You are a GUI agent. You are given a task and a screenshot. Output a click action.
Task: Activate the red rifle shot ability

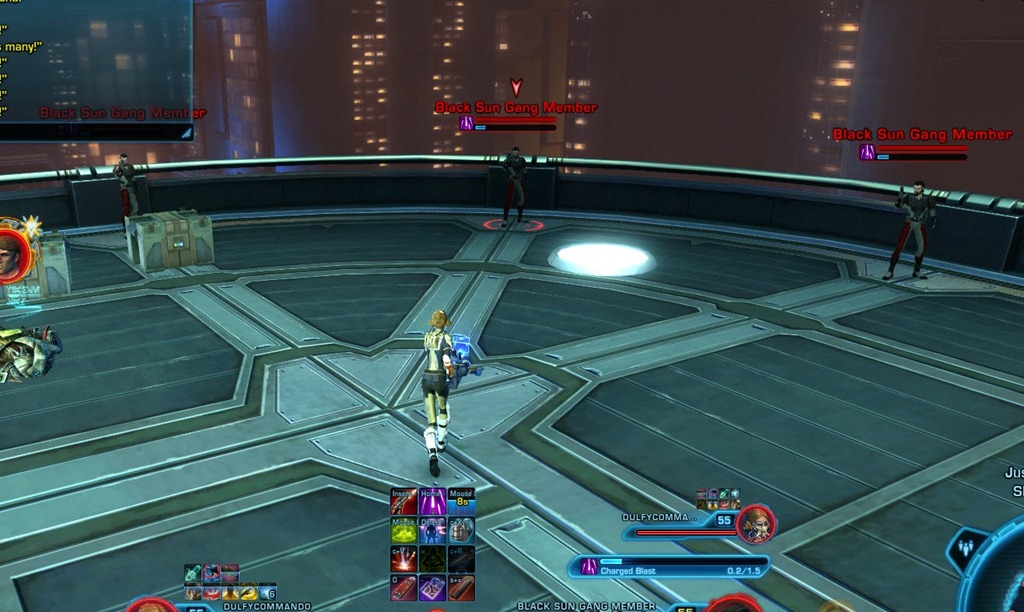pos(404,501)
